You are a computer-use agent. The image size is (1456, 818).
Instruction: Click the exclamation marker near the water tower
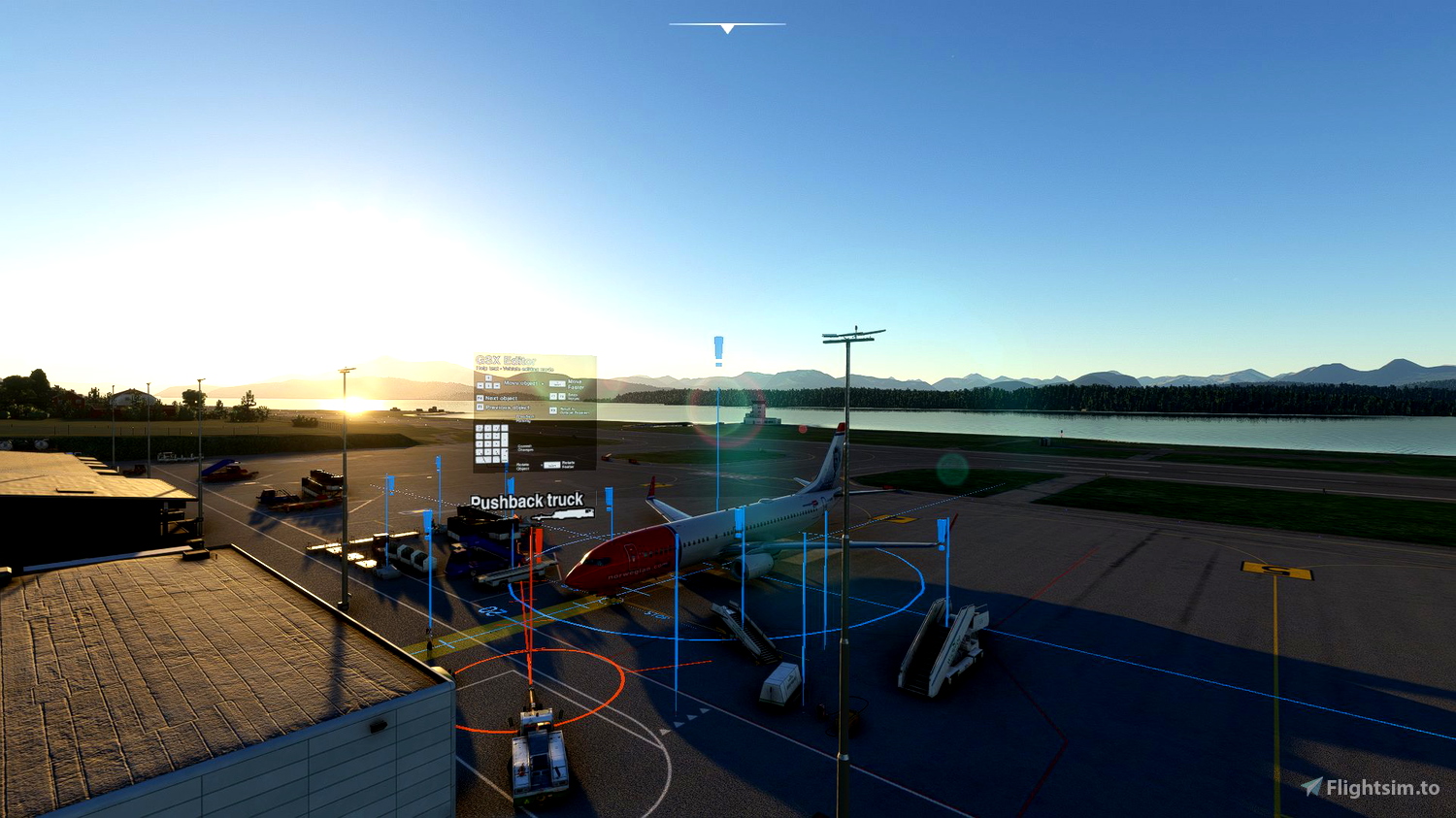click(716, 349)
